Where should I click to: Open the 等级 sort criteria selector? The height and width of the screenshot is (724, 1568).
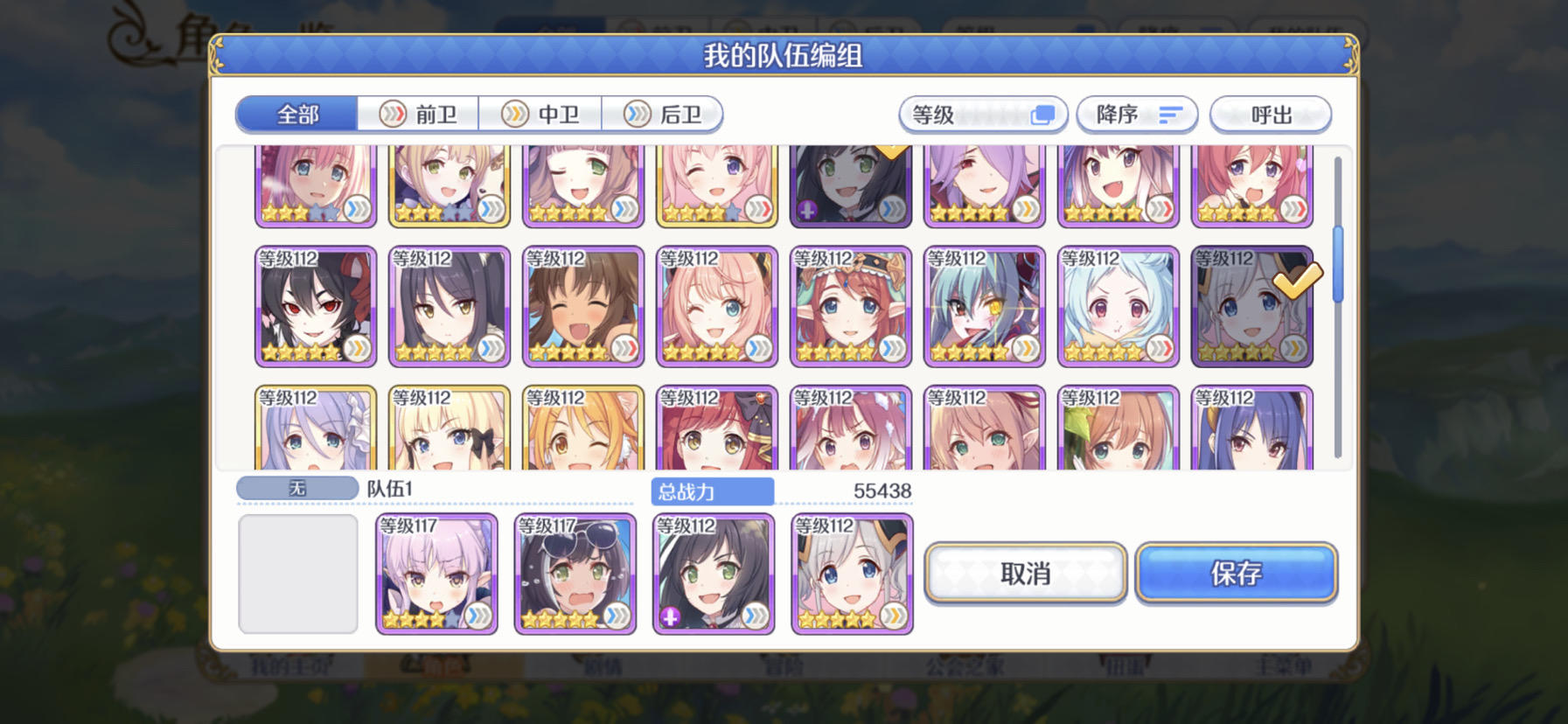coord(981,114)
